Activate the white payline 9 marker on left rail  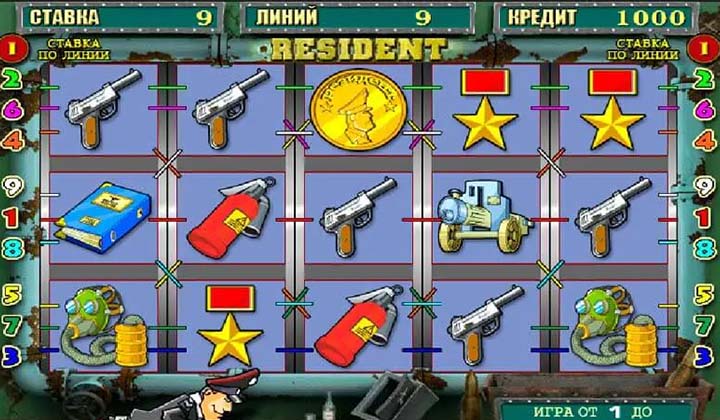14,187
